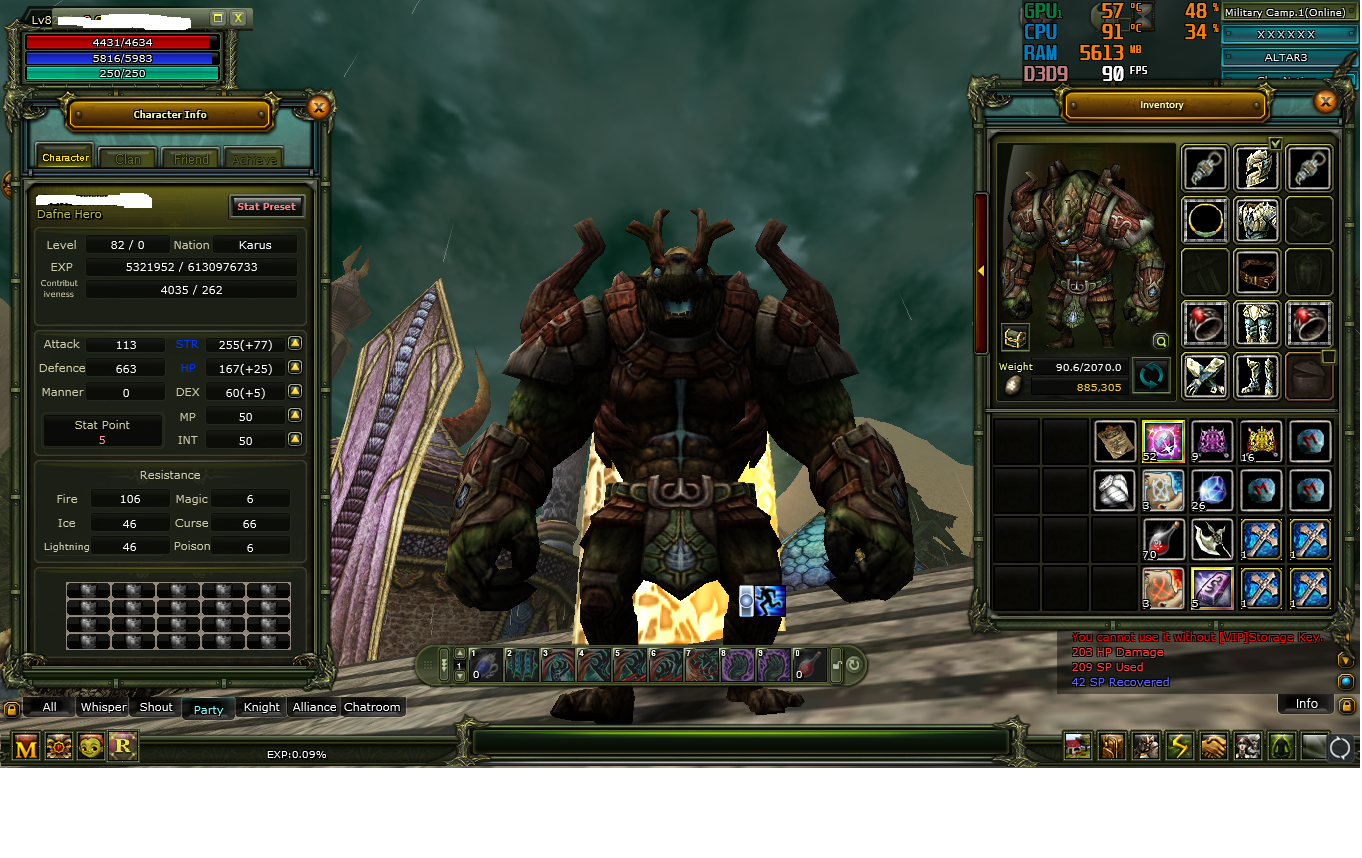
Task: Select the Whisper chat tab
Action: 103,707
